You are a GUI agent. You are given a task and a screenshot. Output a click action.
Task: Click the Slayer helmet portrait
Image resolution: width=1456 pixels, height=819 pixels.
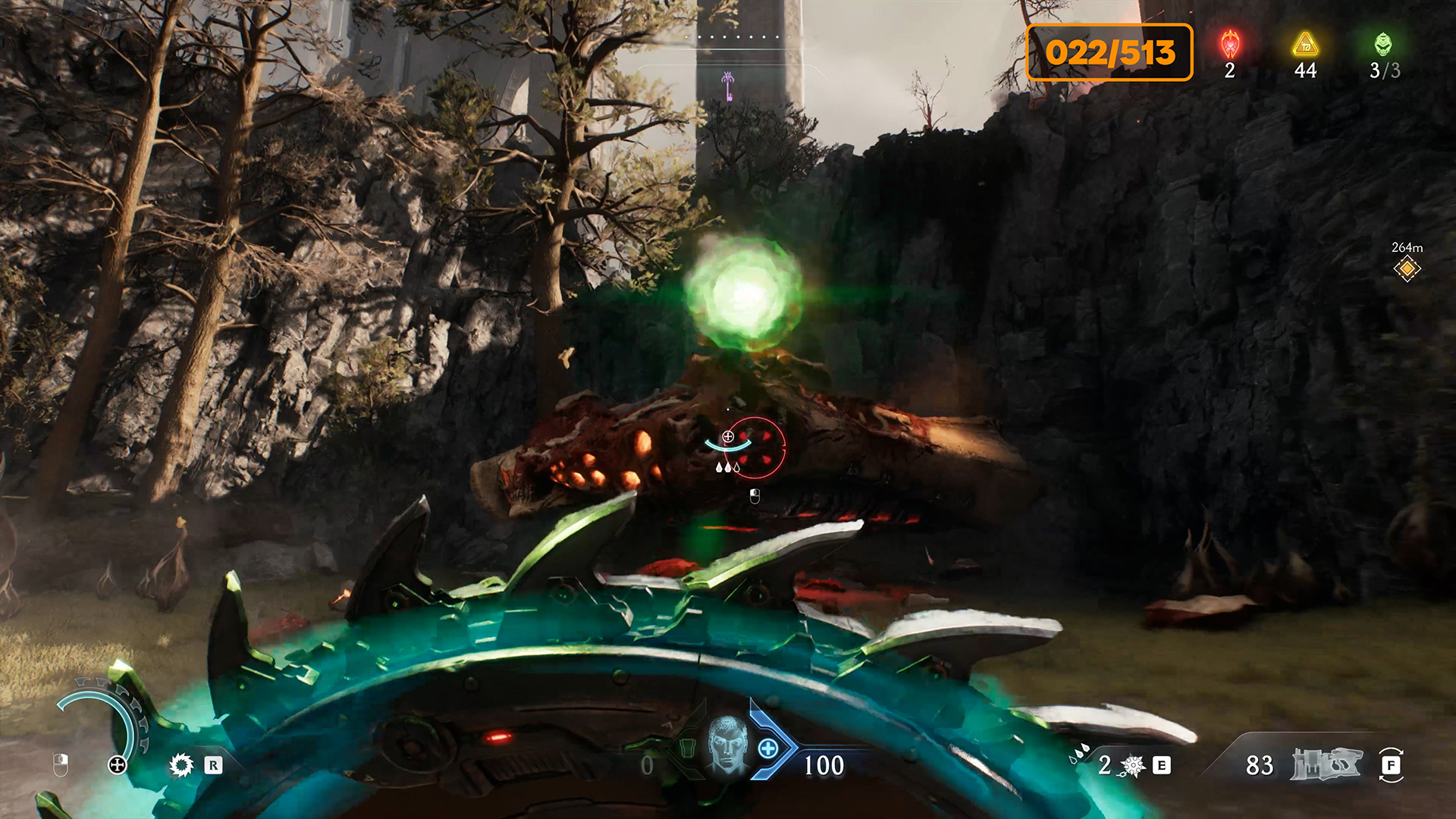coord(726,745)
